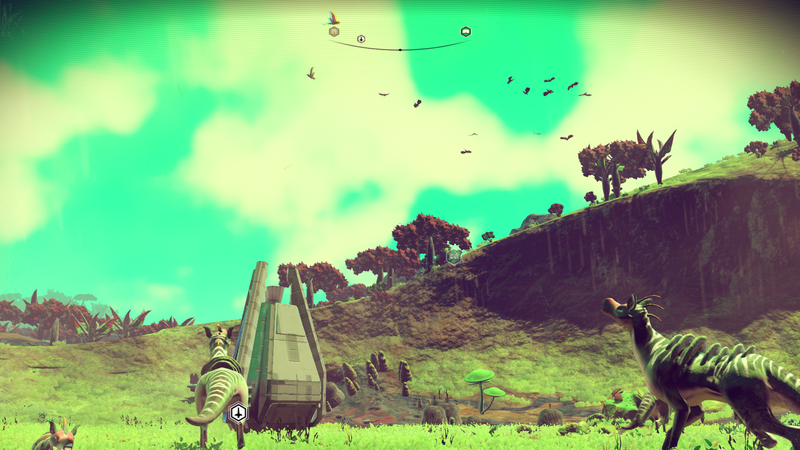Viewport: 800px width, 450px height.
Task: Select the faded tan hexagon compass marker
Action: pyautogui.click(x=334, y=32)
